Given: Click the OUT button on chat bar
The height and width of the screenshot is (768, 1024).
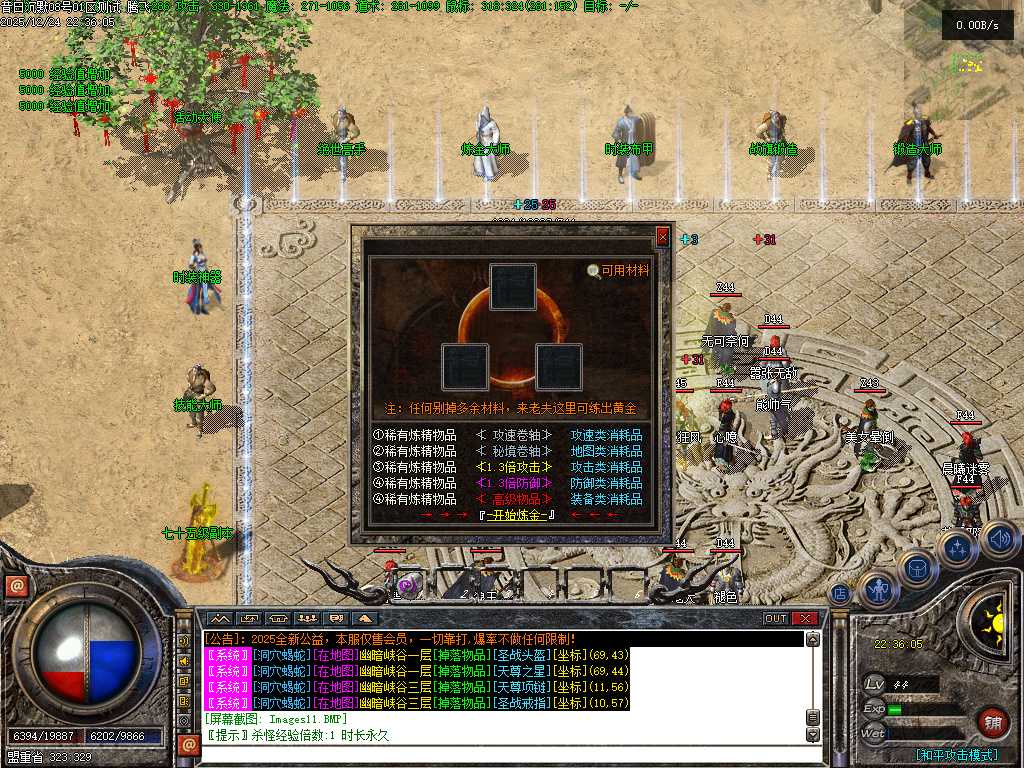Looking at the screenshot, I should pos(776,618).
